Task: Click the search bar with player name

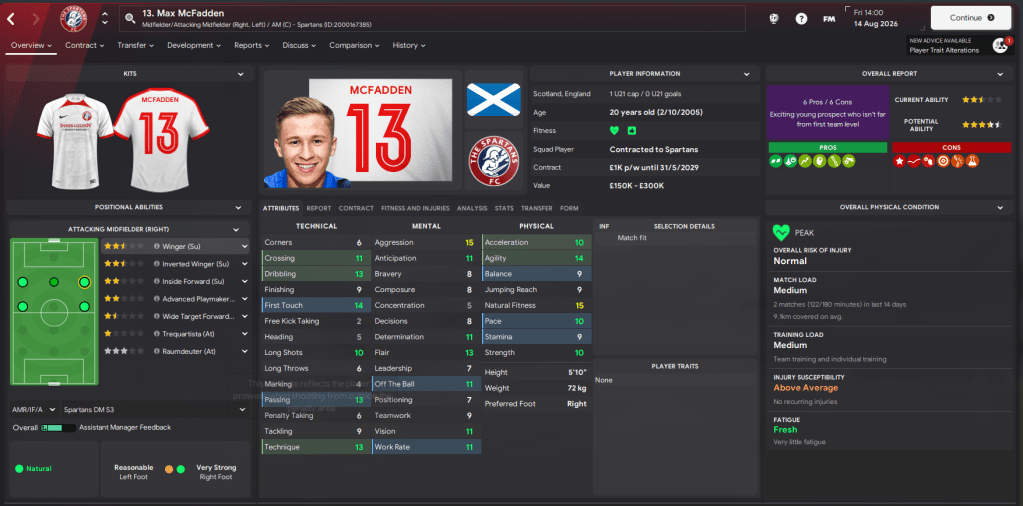Action: pos(430,18)
